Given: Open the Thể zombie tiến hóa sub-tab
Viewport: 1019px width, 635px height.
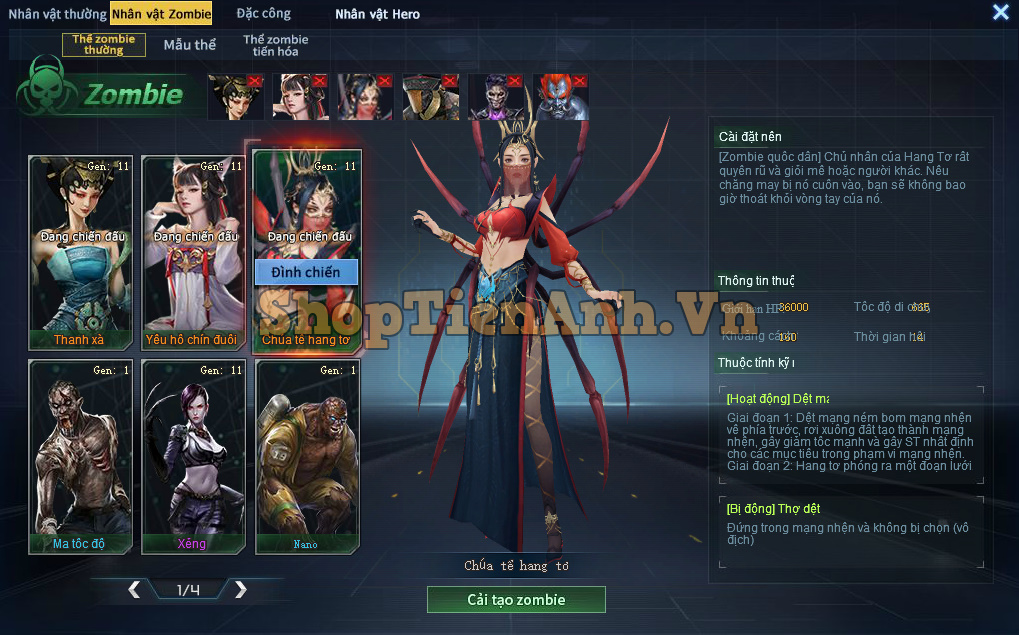Looking at the screenshot, I should click(275, 45).
